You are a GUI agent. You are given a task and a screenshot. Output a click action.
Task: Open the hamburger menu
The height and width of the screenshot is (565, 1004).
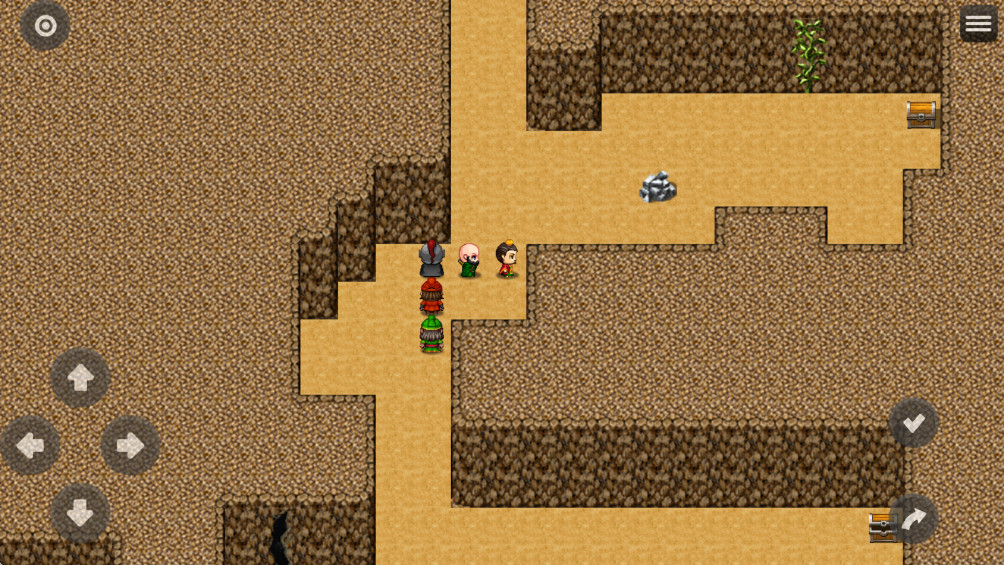tap(978, 24)
